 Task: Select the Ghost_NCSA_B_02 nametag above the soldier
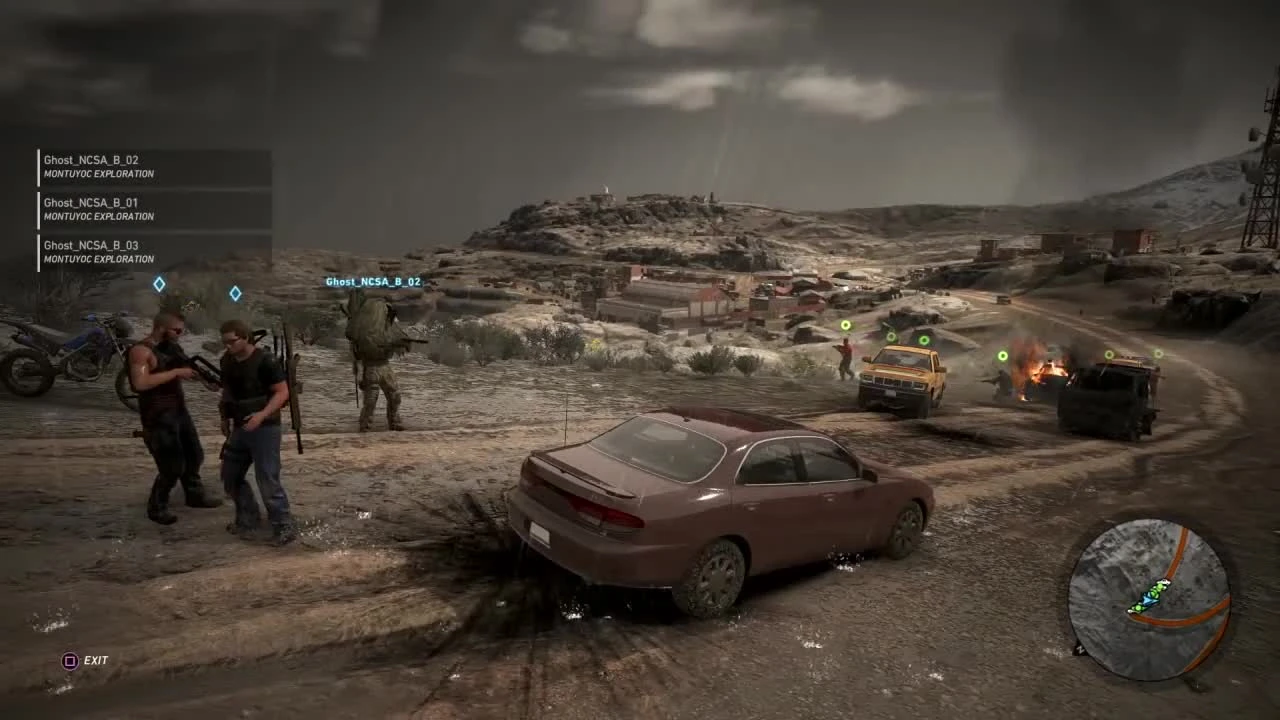click(x=373, y=281)
